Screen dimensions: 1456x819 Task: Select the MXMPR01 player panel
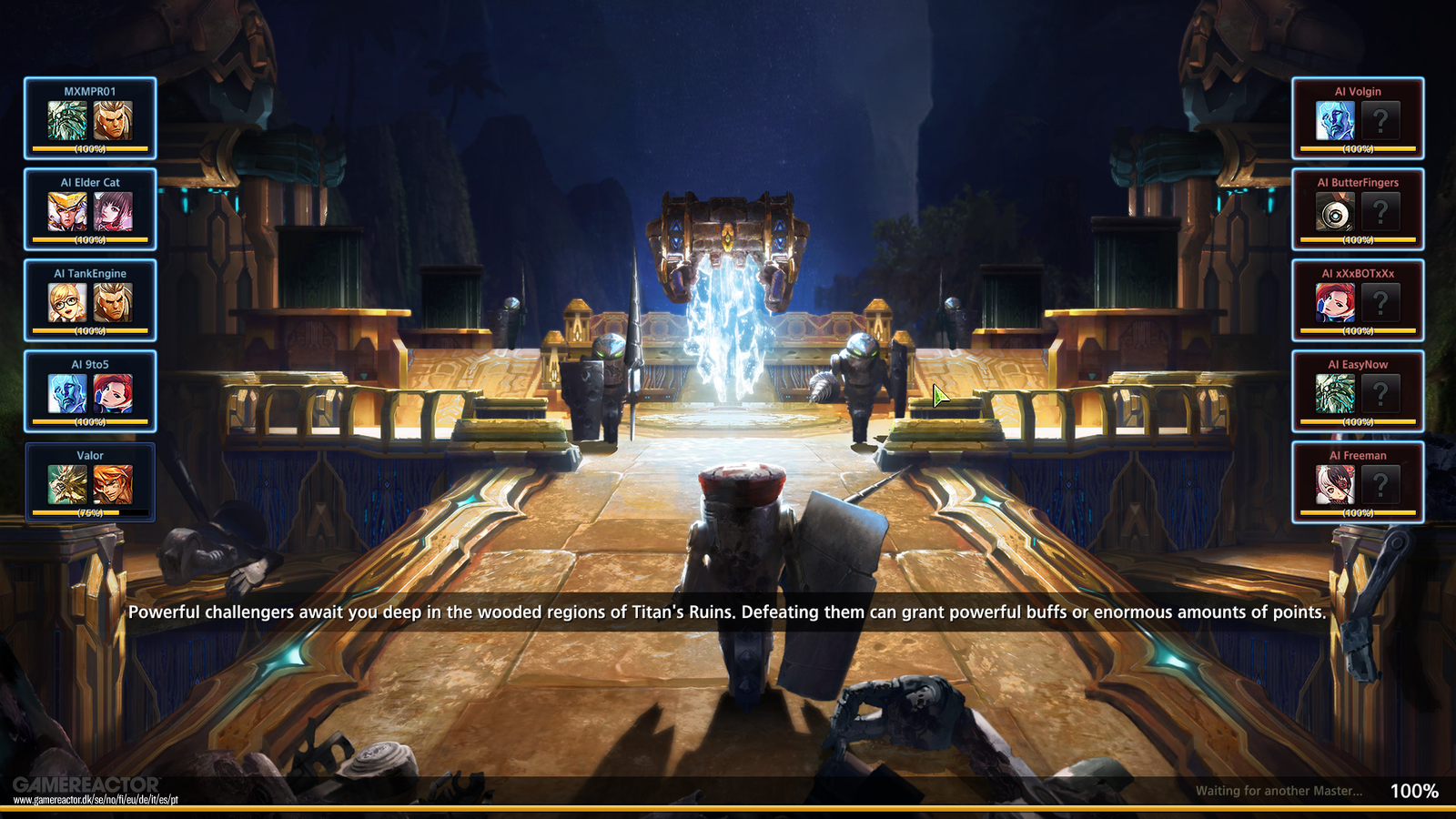90,118
